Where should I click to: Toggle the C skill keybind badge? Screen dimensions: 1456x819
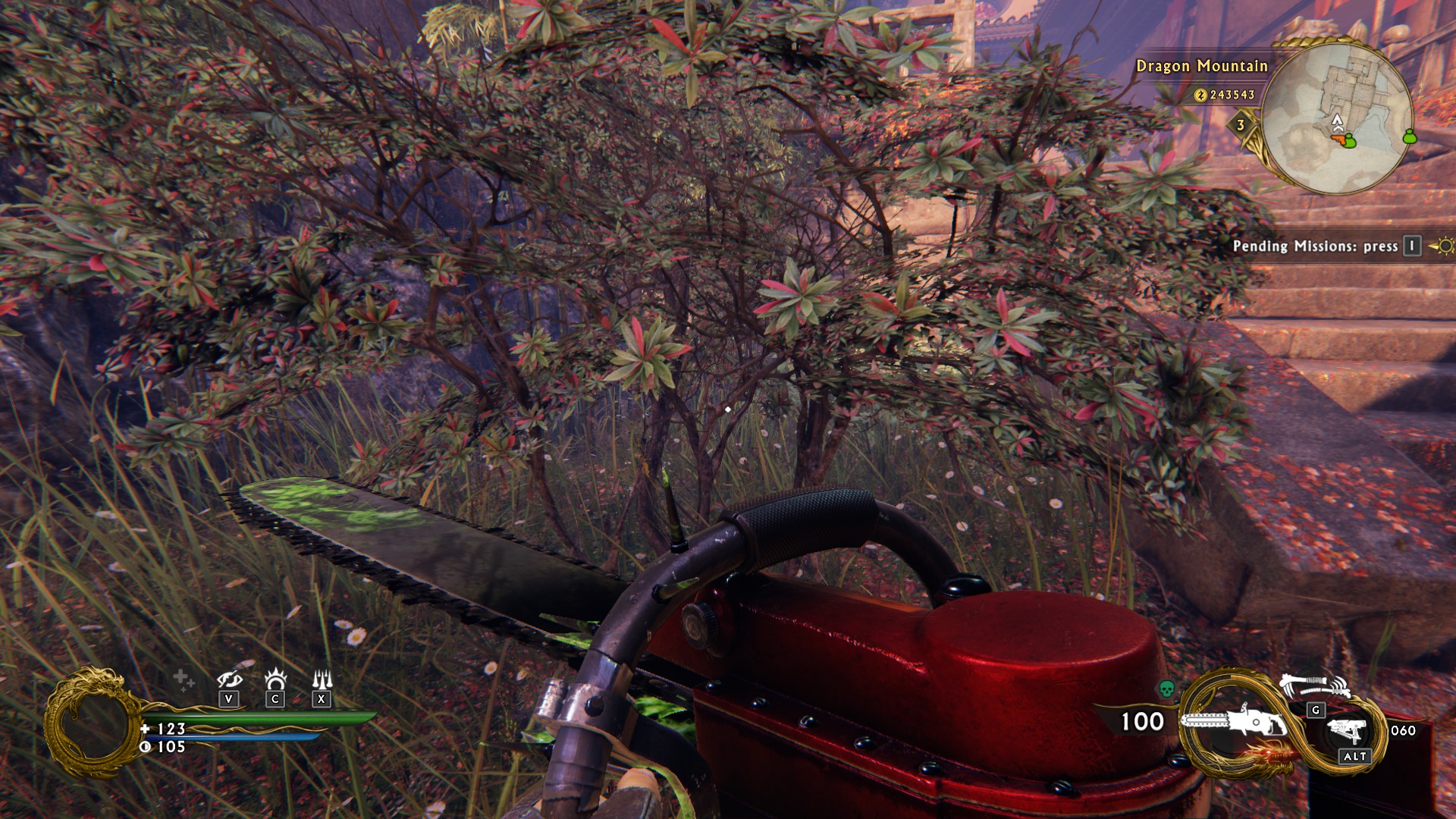tap(275, 699)
